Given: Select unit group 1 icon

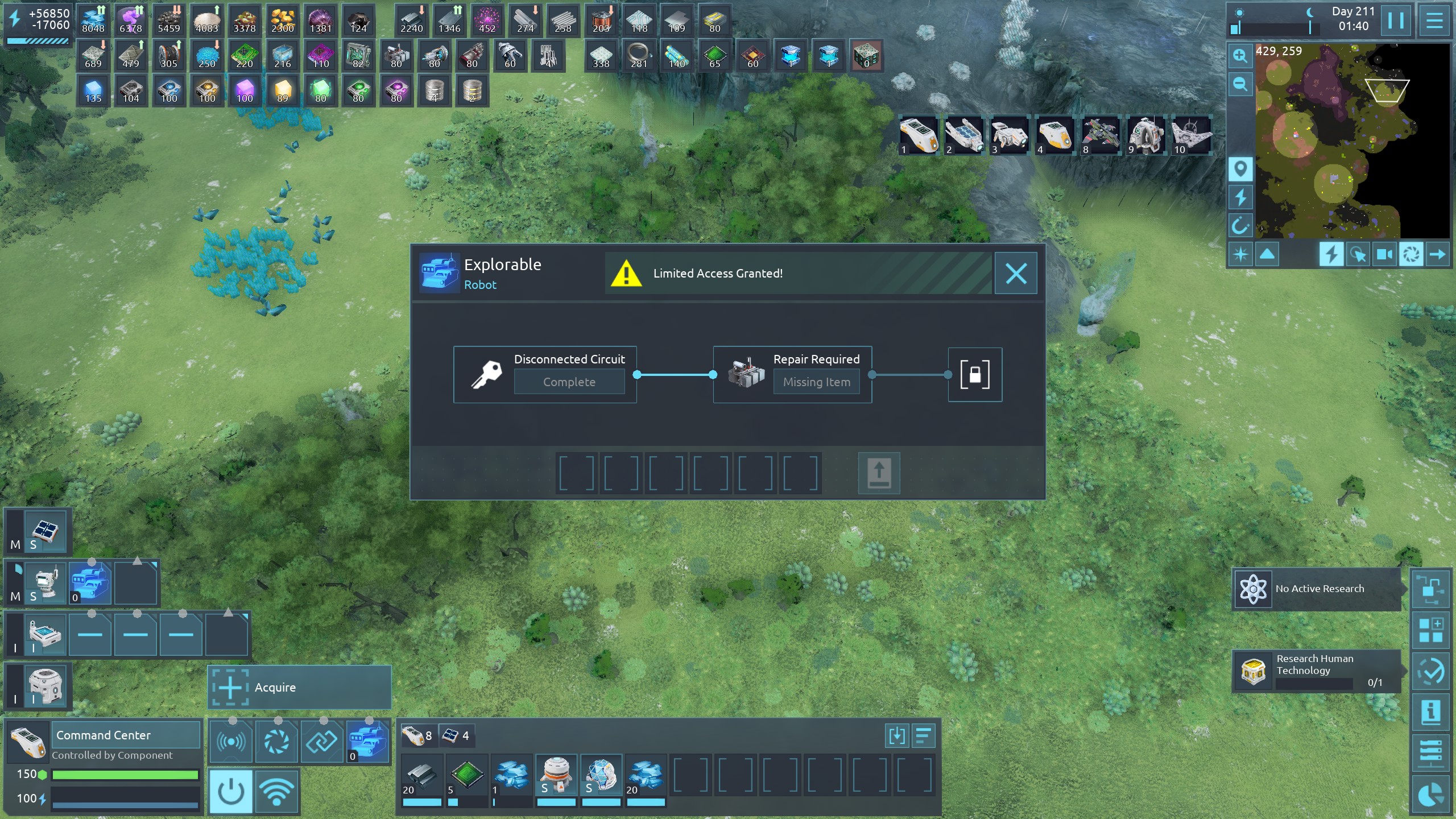Looking at the screenshot, I should pos(919,135).
